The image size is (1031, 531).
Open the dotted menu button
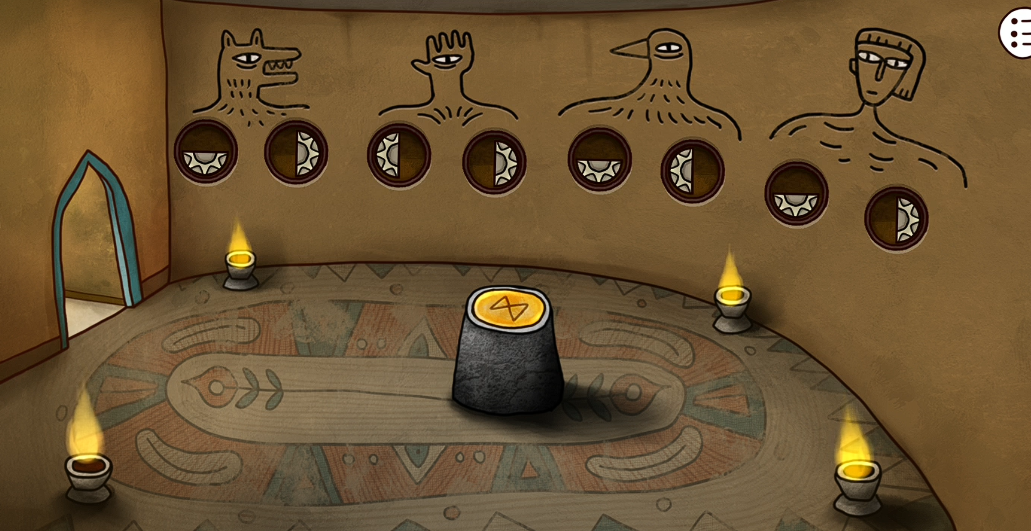coord(1015,35)
